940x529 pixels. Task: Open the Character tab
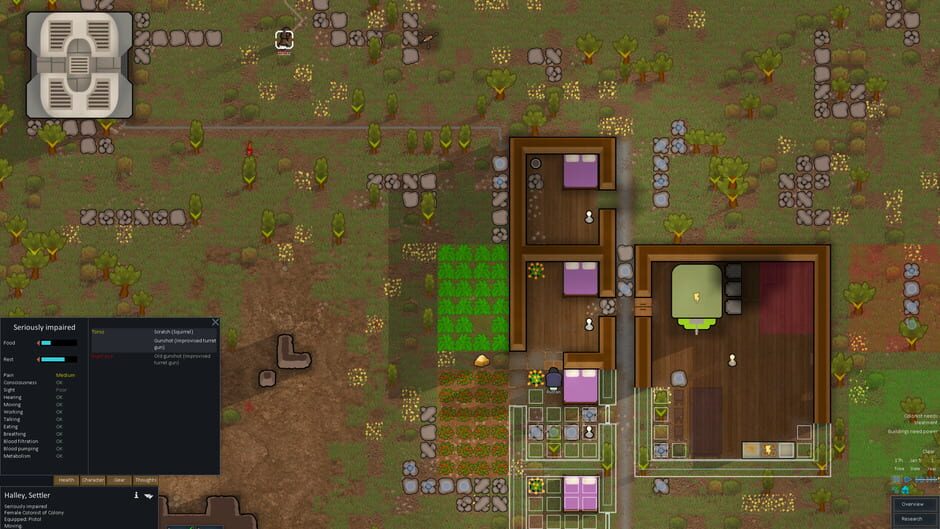93,480
